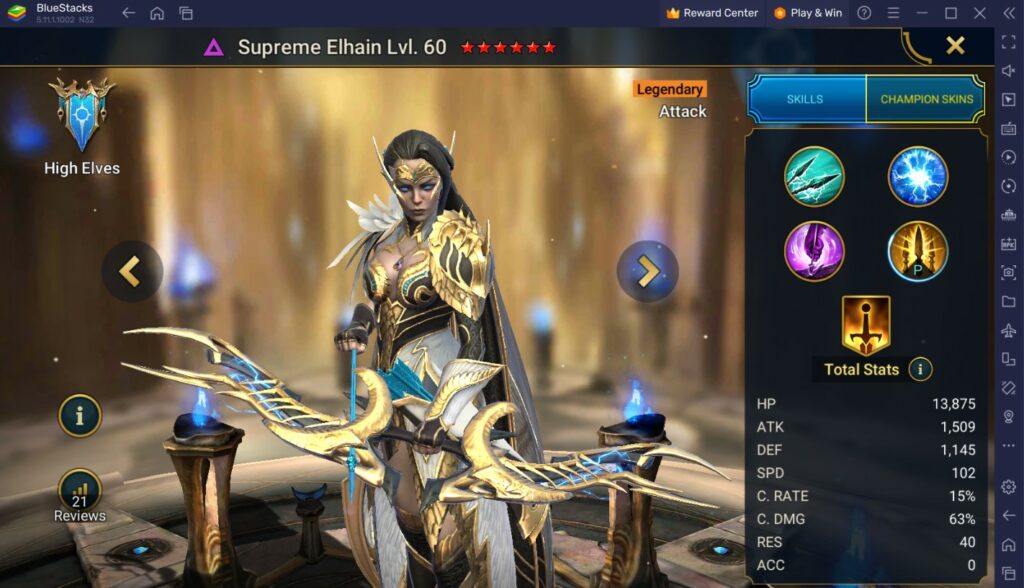Select the purple arrow skill icon

point(814,250)
